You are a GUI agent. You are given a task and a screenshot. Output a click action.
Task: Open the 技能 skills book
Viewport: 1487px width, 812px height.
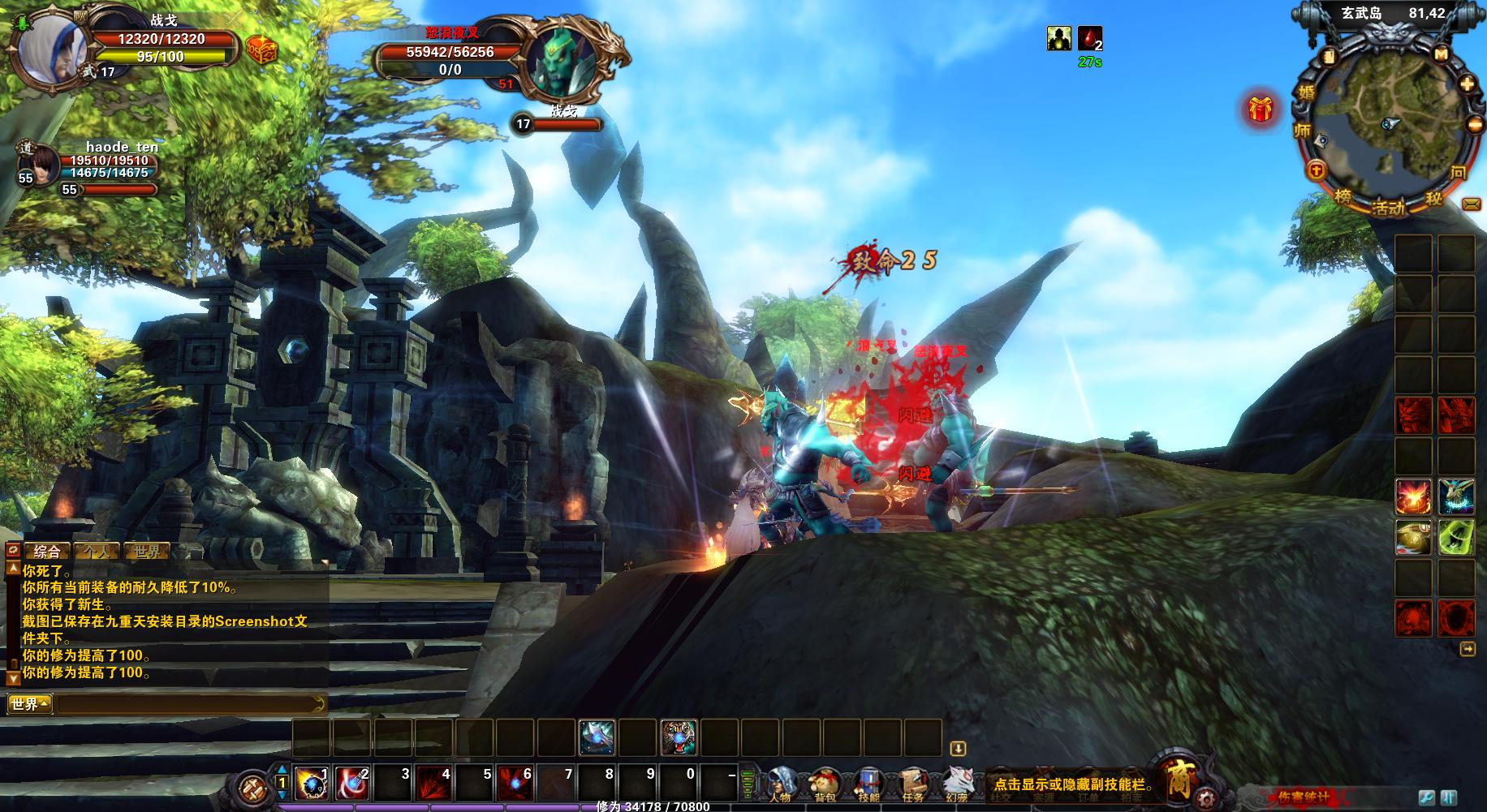click(x=868, y=784)
